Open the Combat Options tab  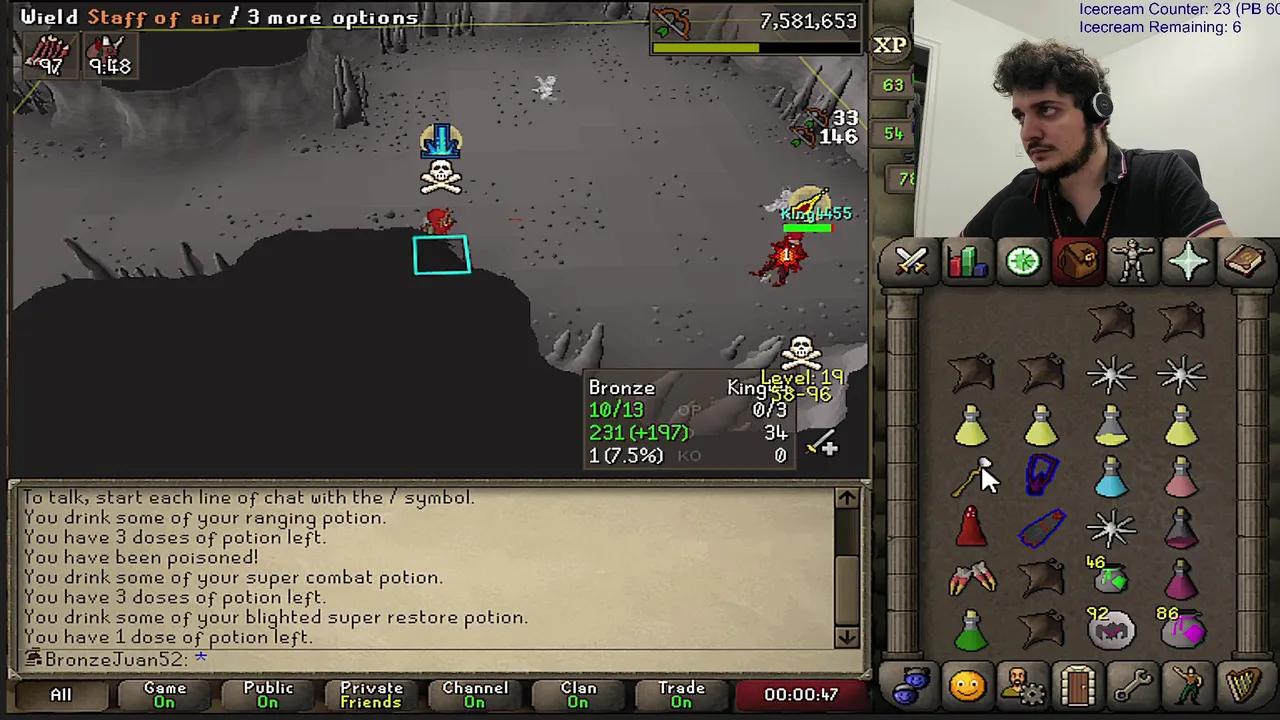point(910,262)
